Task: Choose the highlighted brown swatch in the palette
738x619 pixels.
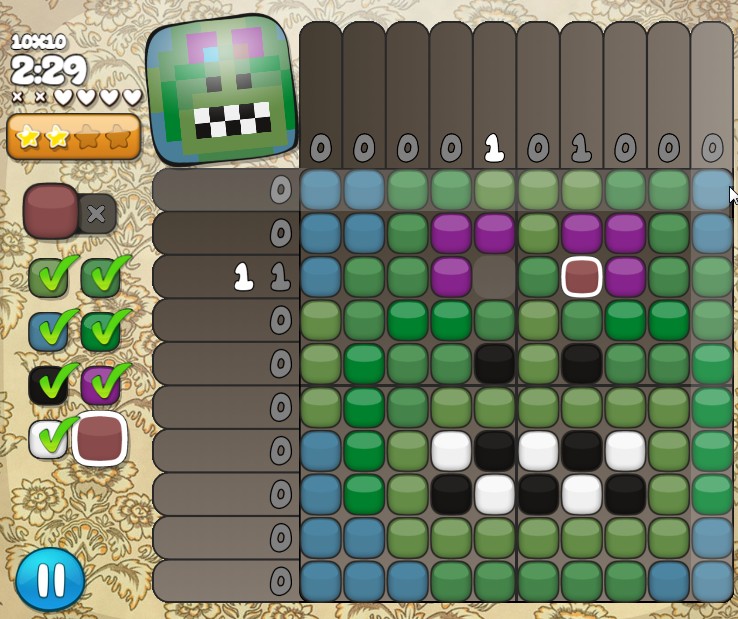Action: 100,439
